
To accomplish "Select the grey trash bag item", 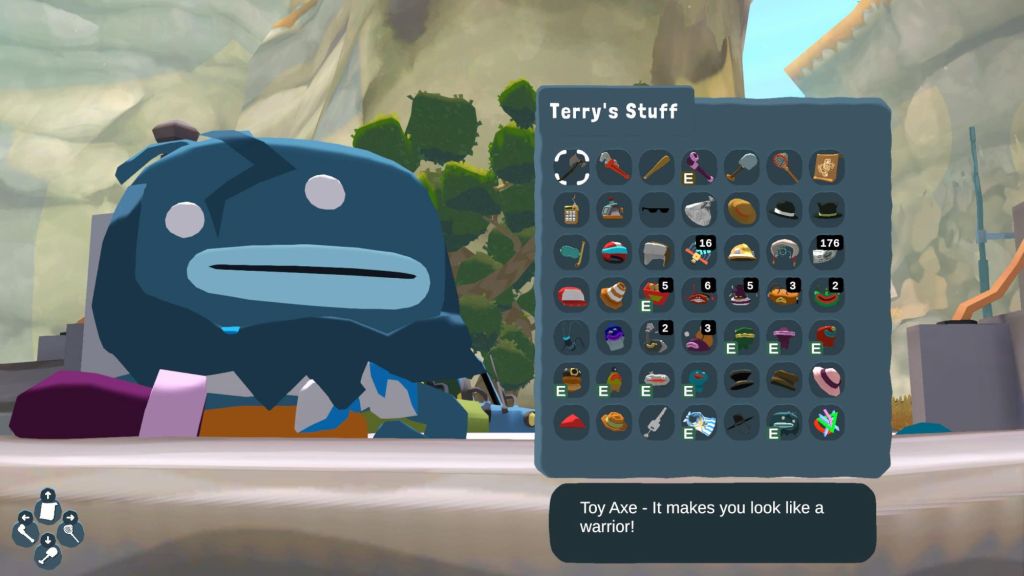I will click(699, 209).
